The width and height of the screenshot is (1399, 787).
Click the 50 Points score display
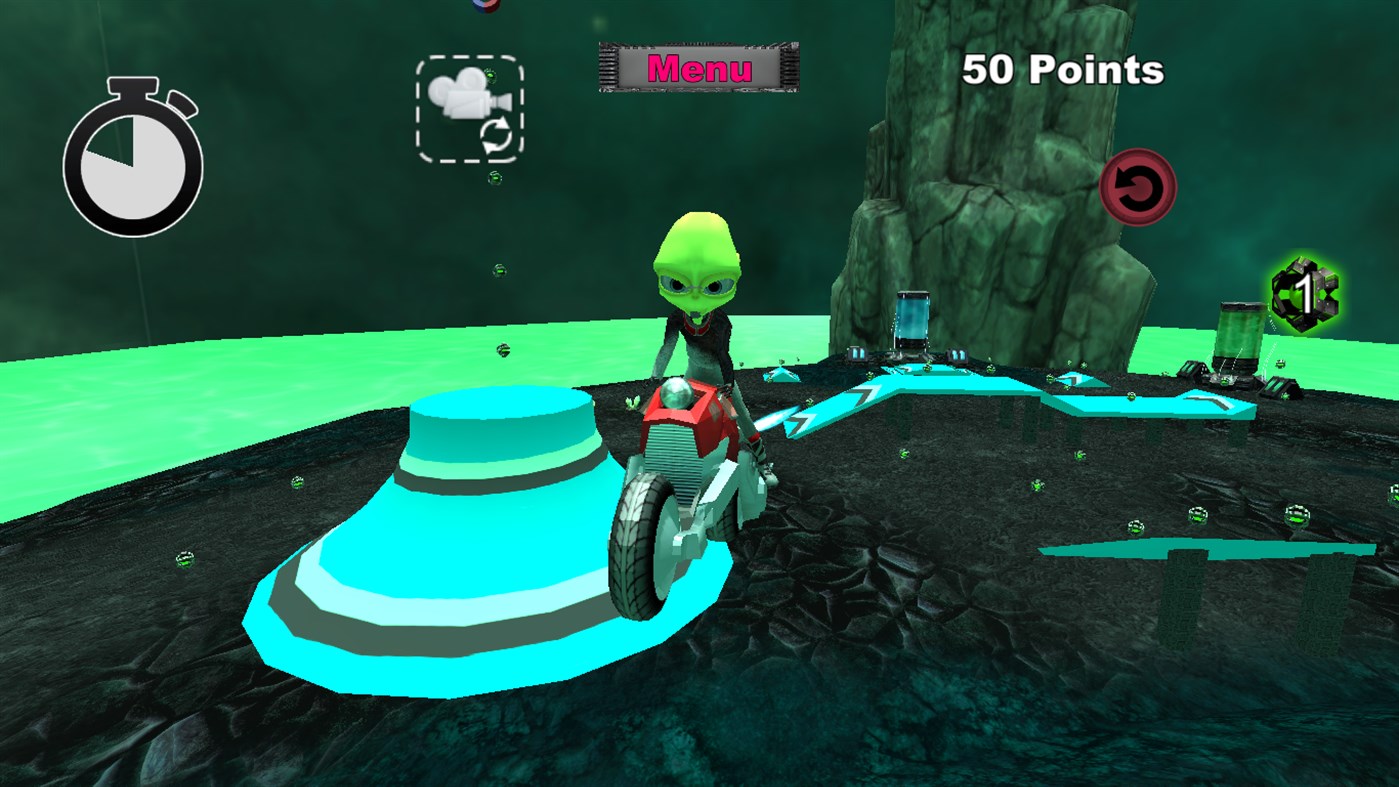click(1061, 70)
